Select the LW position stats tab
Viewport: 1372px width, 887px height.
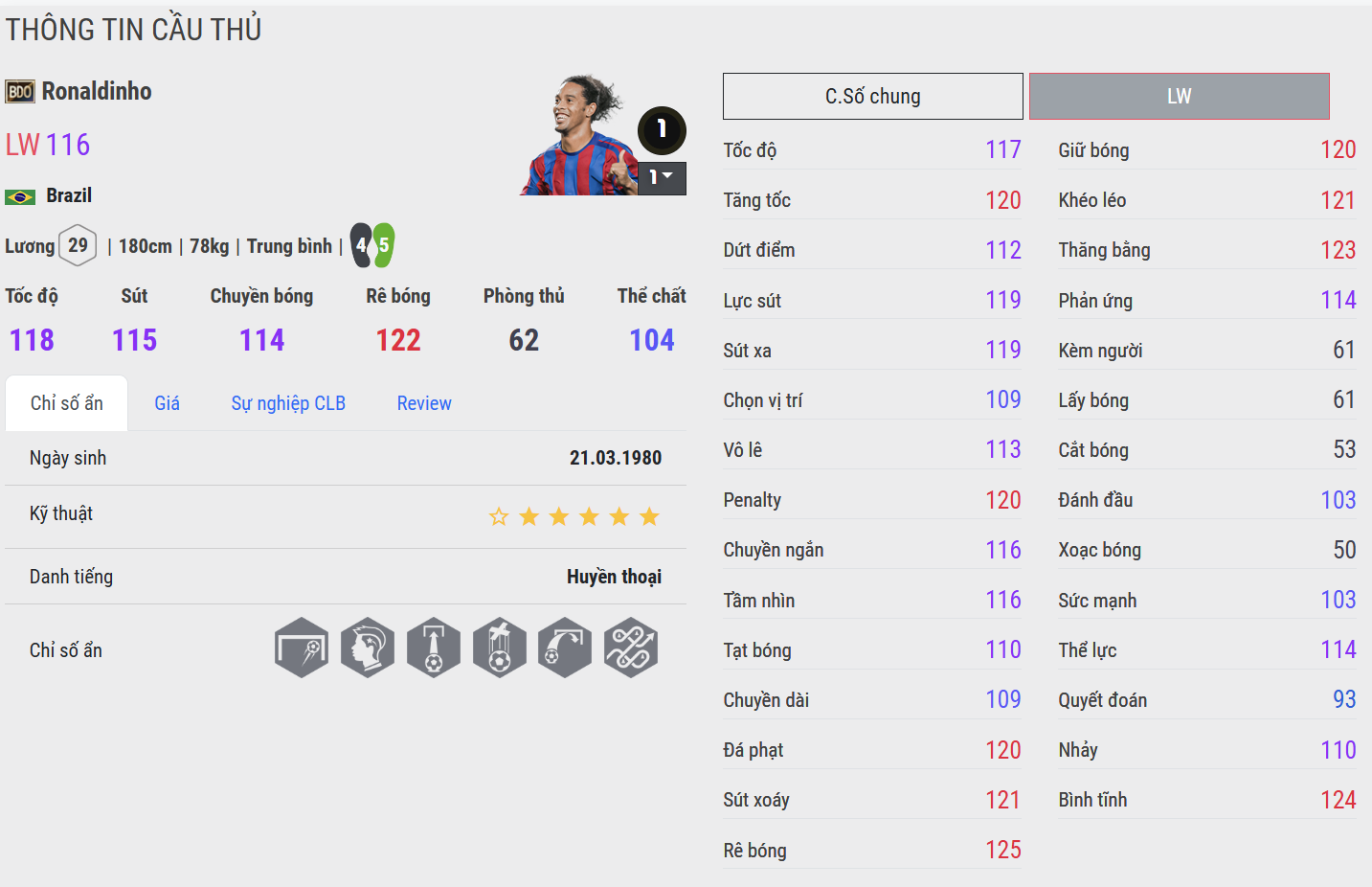pyautogui.click(x=1179, y=96)
